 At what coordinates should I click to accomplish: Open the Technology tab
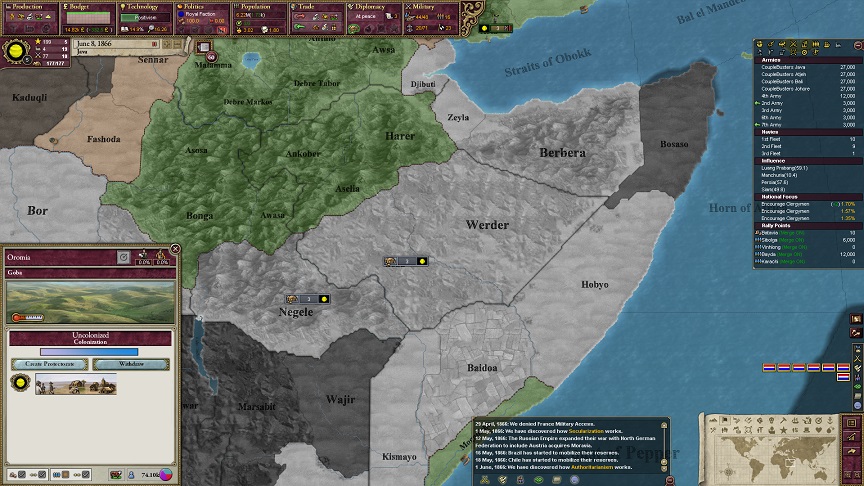146,7
